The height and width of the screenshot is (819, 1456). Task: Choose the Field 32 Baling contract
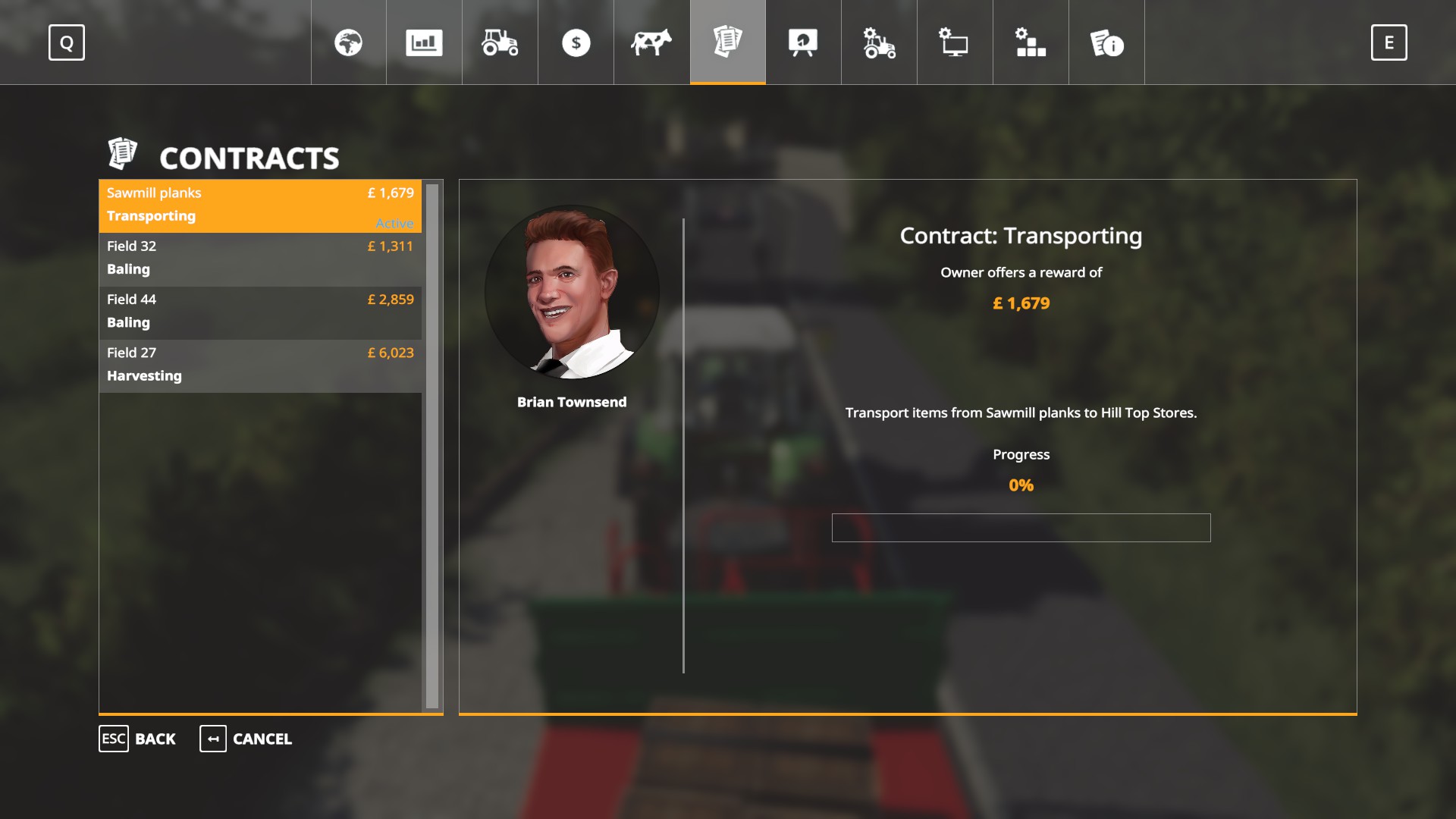[x=260, y=259]
